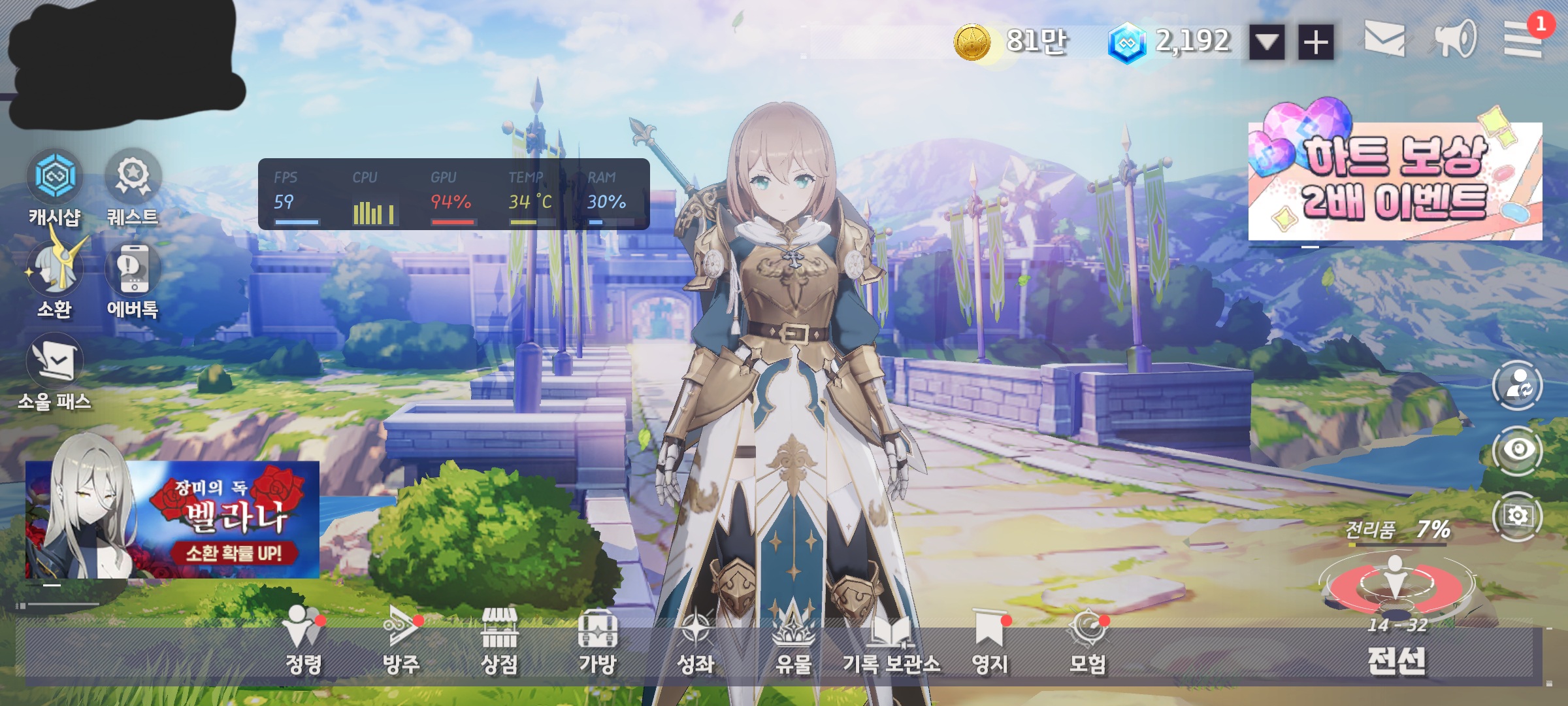Open the 기록 보관소 archive

click(891, 644)
